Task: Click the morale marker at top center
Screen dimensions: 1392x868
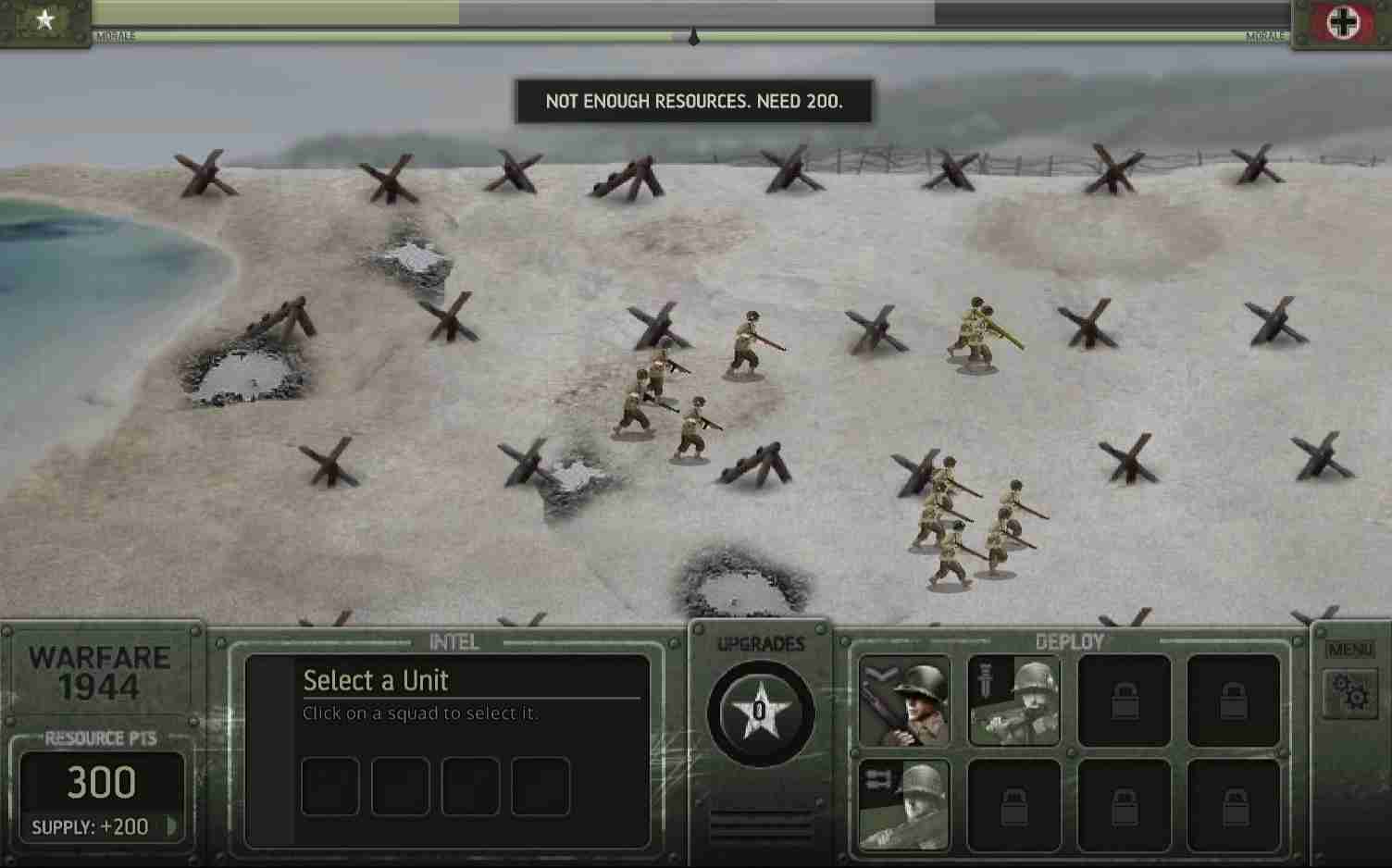Action: (693, 37)
